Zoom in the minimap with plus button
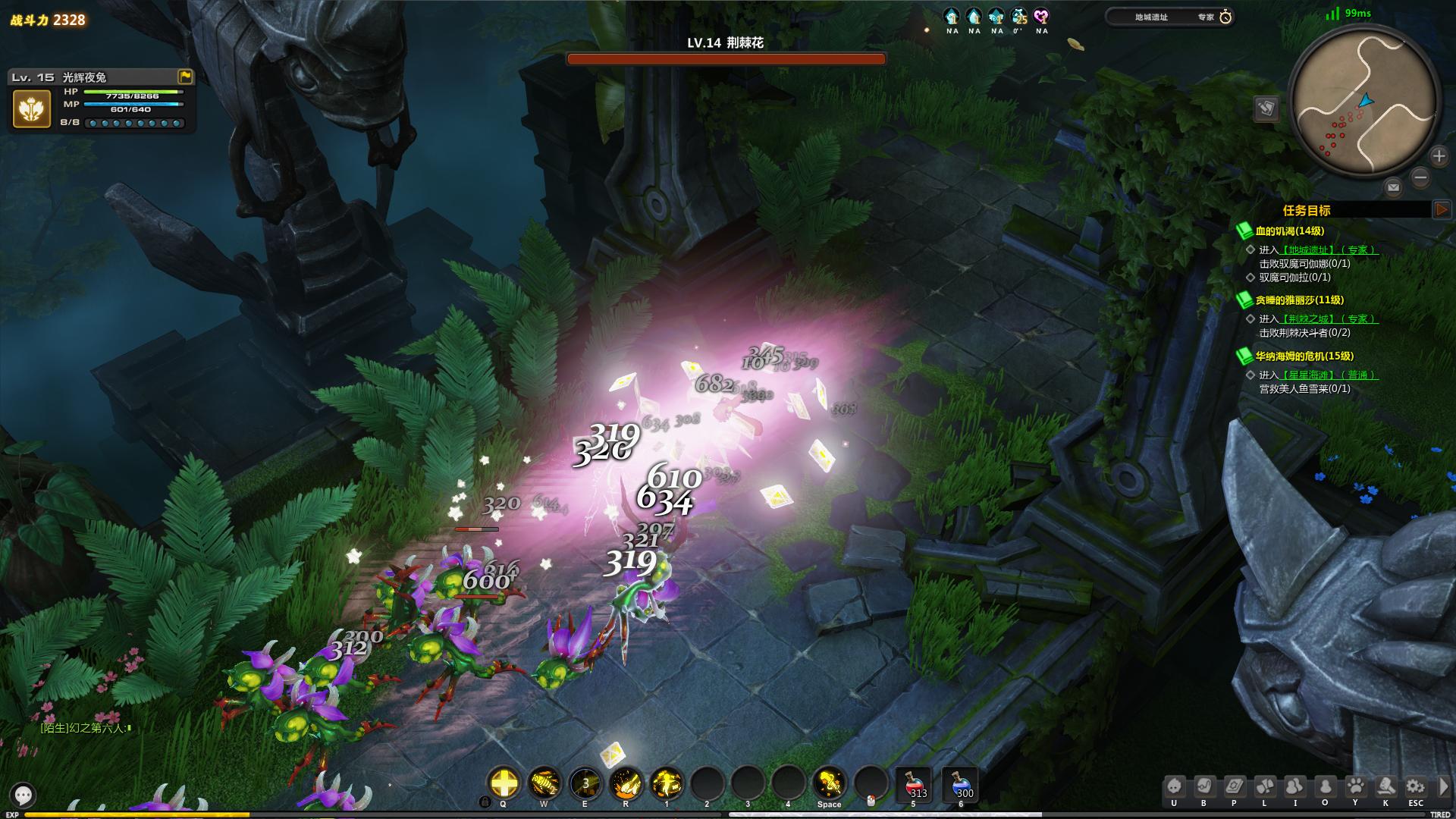This screenshot has width=1456, height=819. pos(1439,156)
